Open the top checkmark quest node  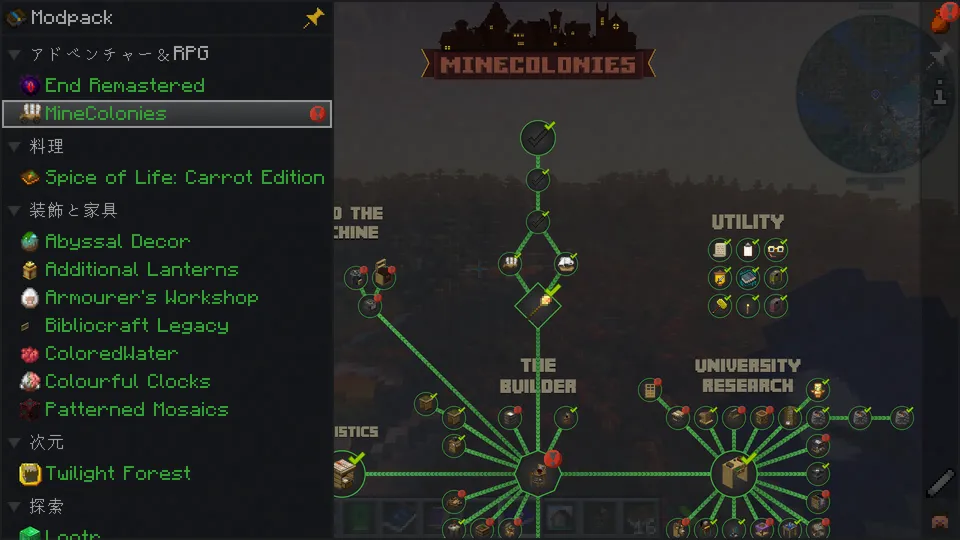click(538, 138)
